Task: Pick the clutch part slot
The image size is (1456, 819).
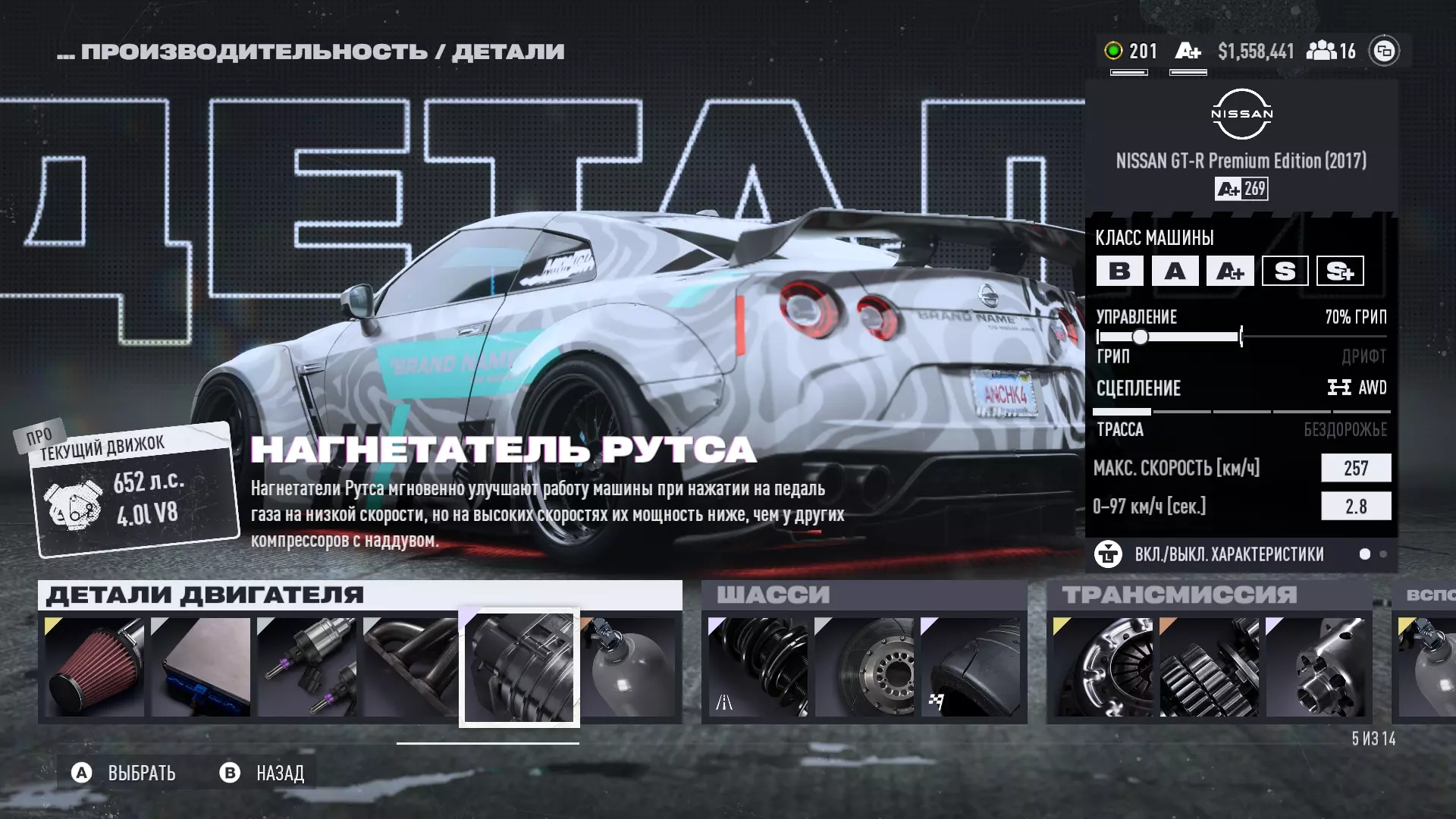Action: pyautogui.click(x=1103, y=667)
